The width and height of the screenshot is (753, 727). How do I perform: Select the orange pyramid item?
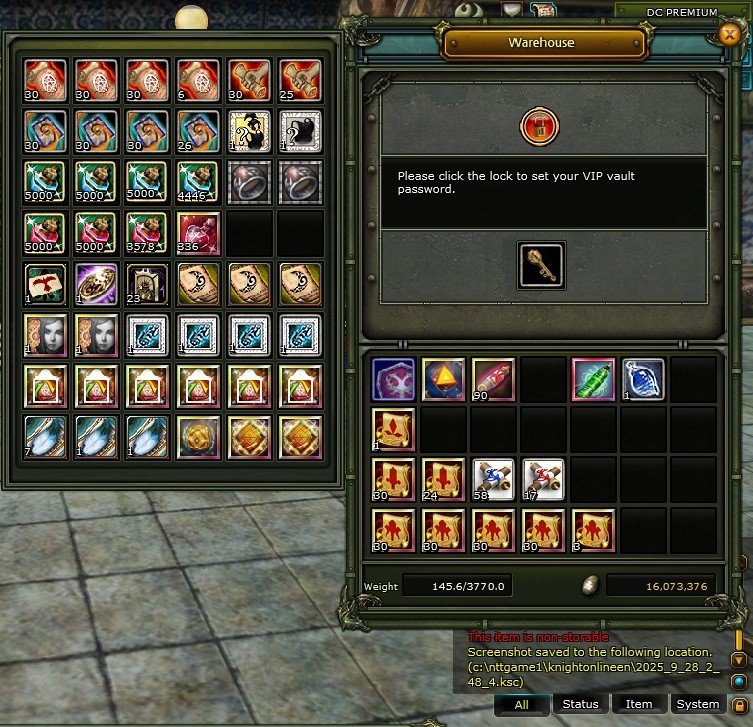442,380
